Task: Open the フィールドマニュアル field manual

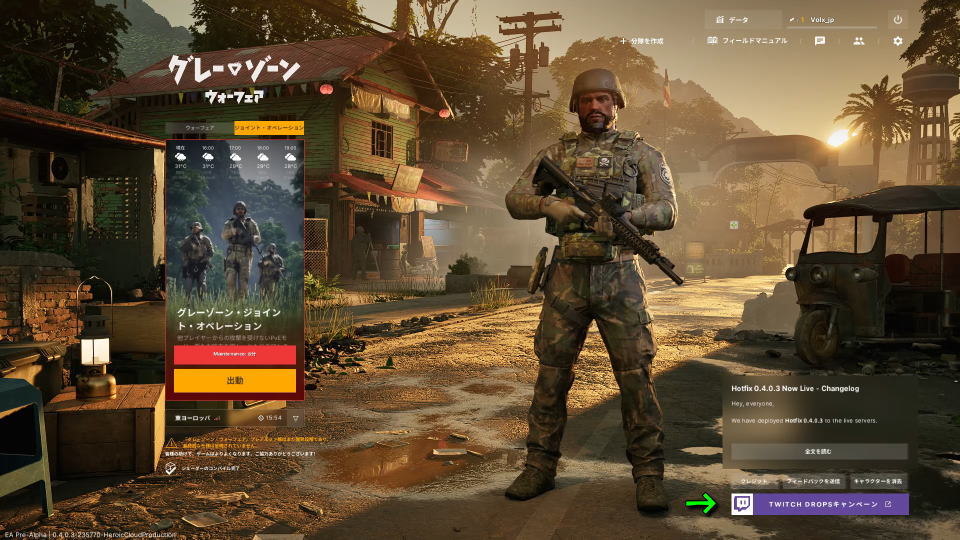Action: coord(747,41)
